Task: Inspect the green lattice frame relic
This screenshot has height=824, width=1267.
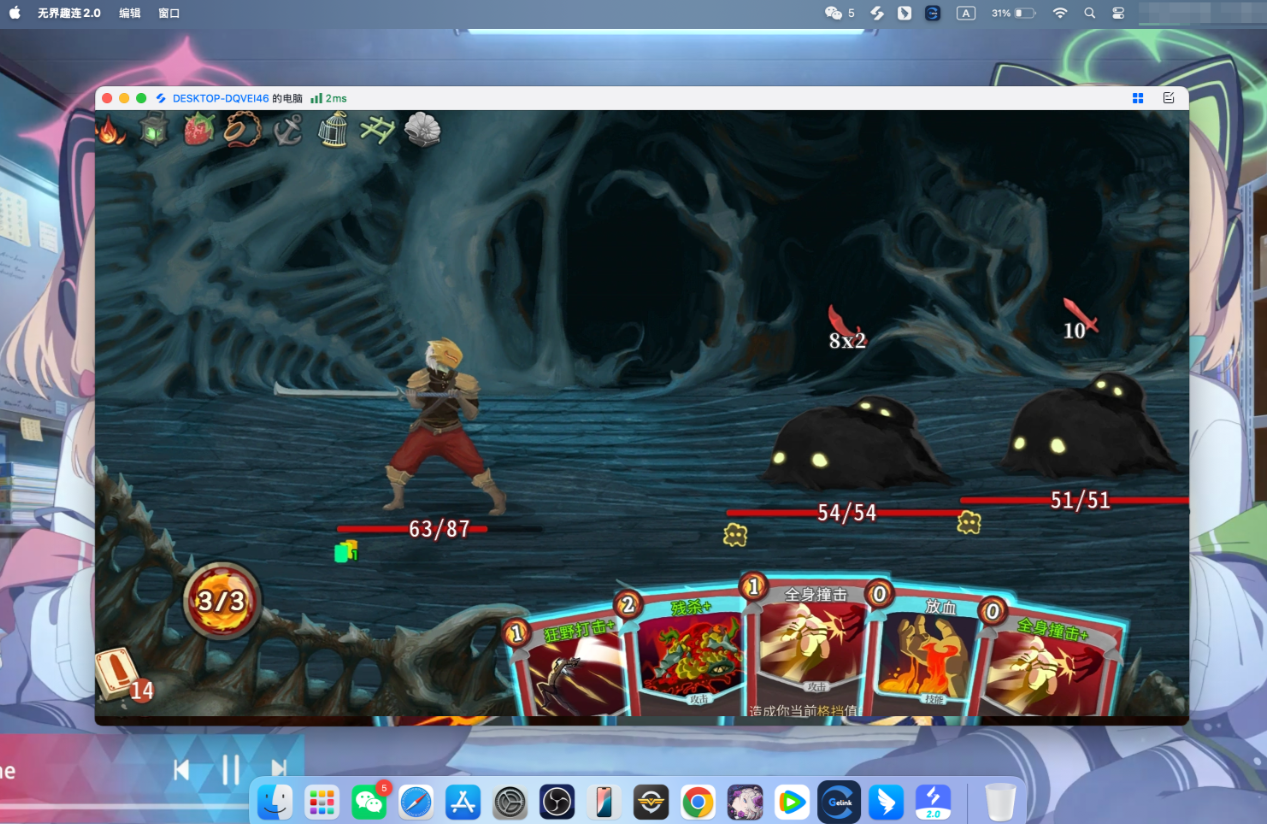Action: click(x=377, y=130)
